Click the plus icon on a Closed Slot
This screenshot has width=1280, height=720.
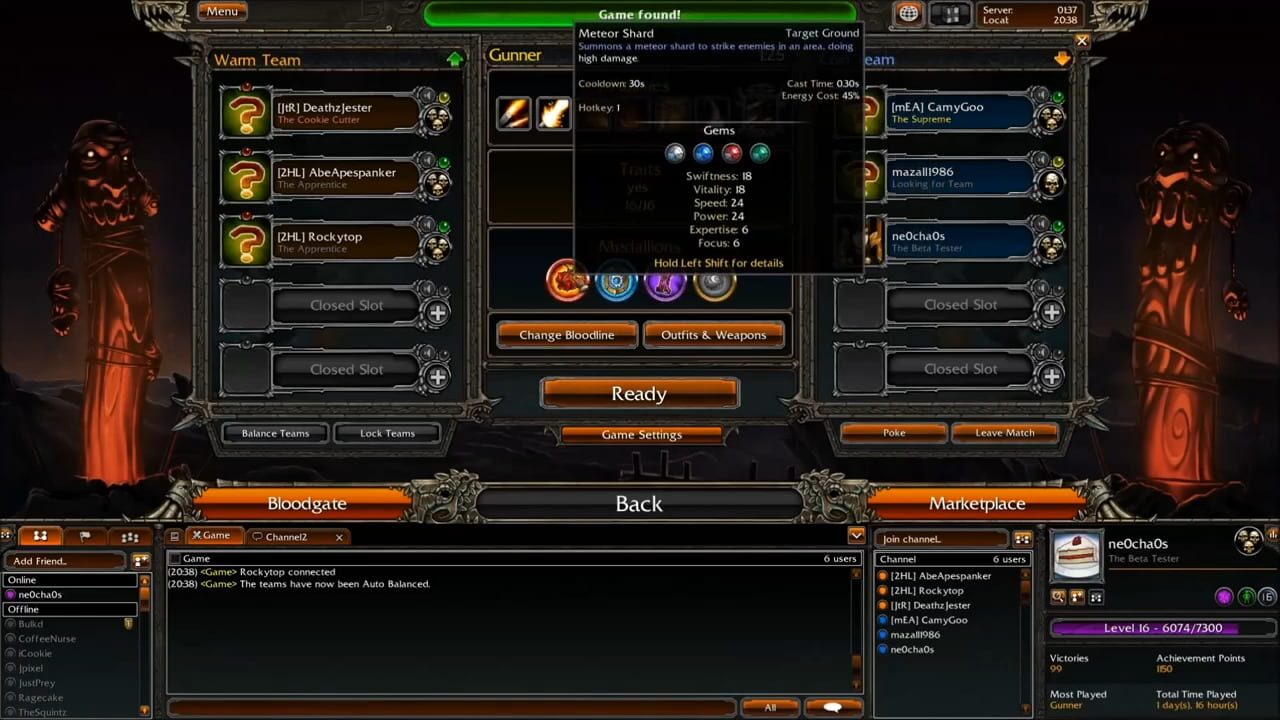pyautogui.click(x=437, y=312)
